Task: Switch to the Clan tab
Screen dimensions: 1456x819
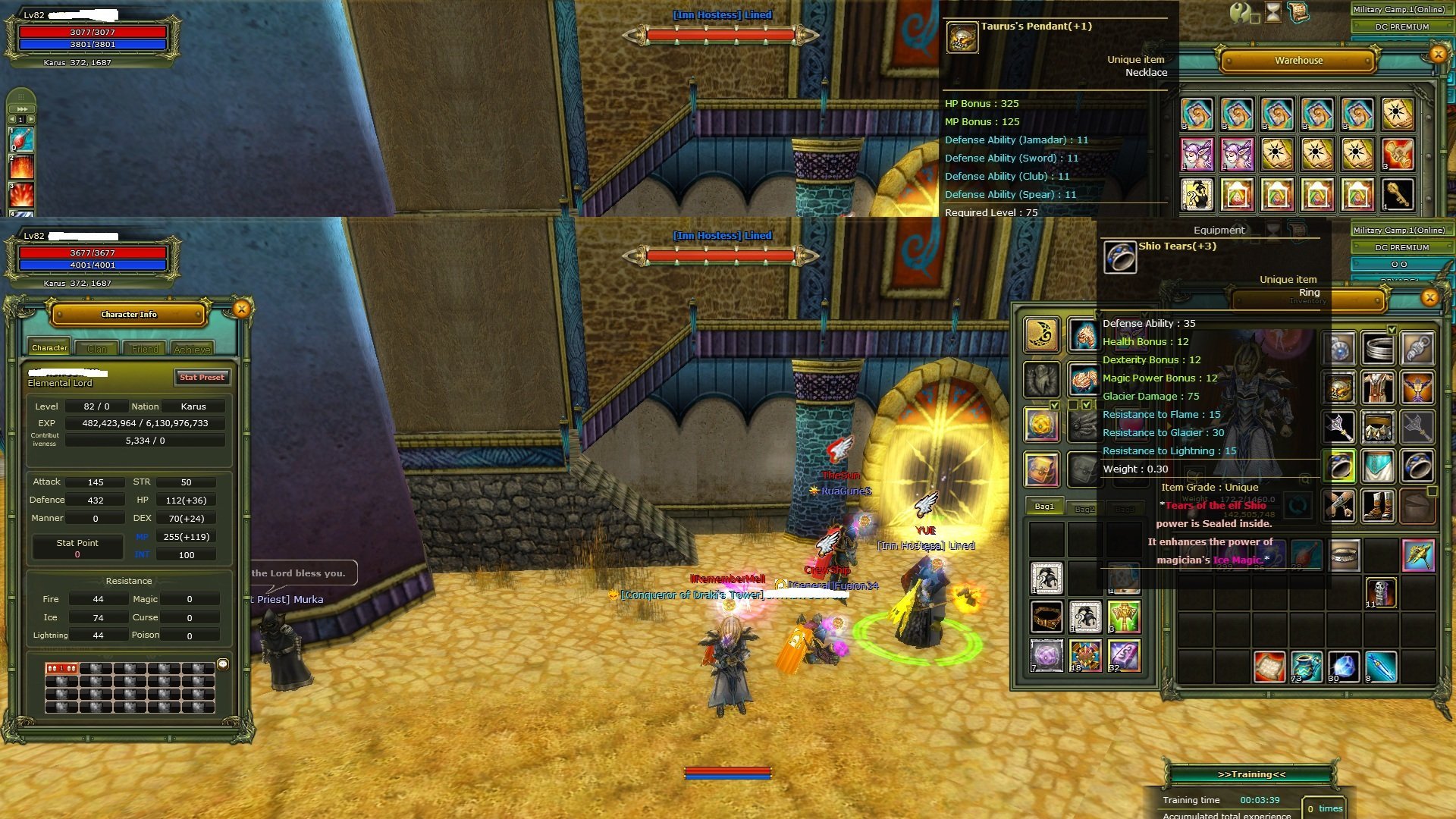Action: [x=97, y=349]
